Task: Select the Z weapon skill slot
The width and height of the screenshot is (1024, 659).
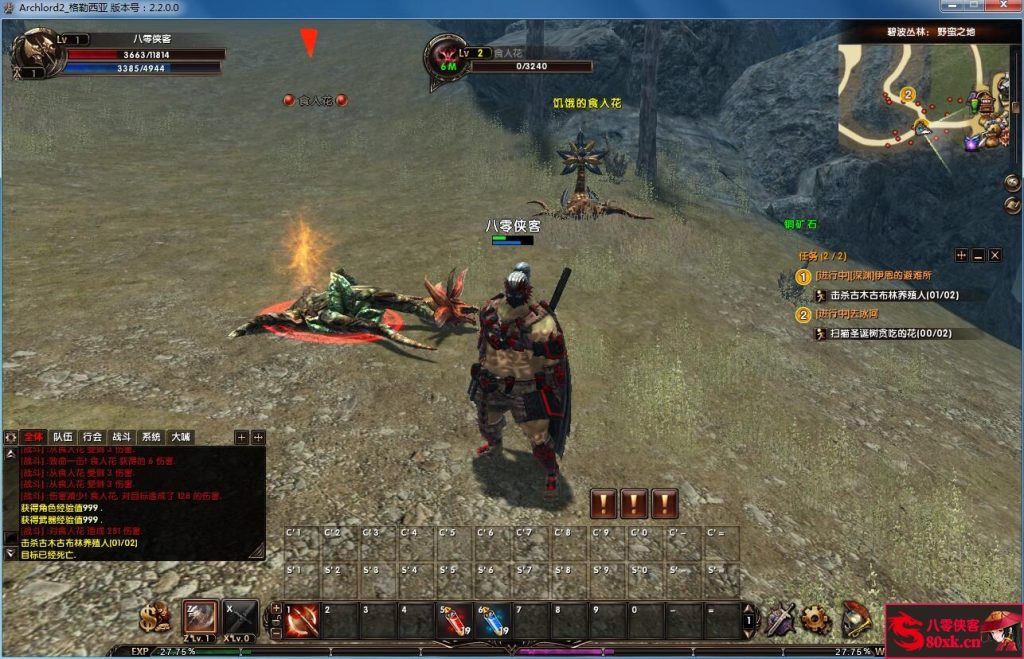Action: point(200,617)
